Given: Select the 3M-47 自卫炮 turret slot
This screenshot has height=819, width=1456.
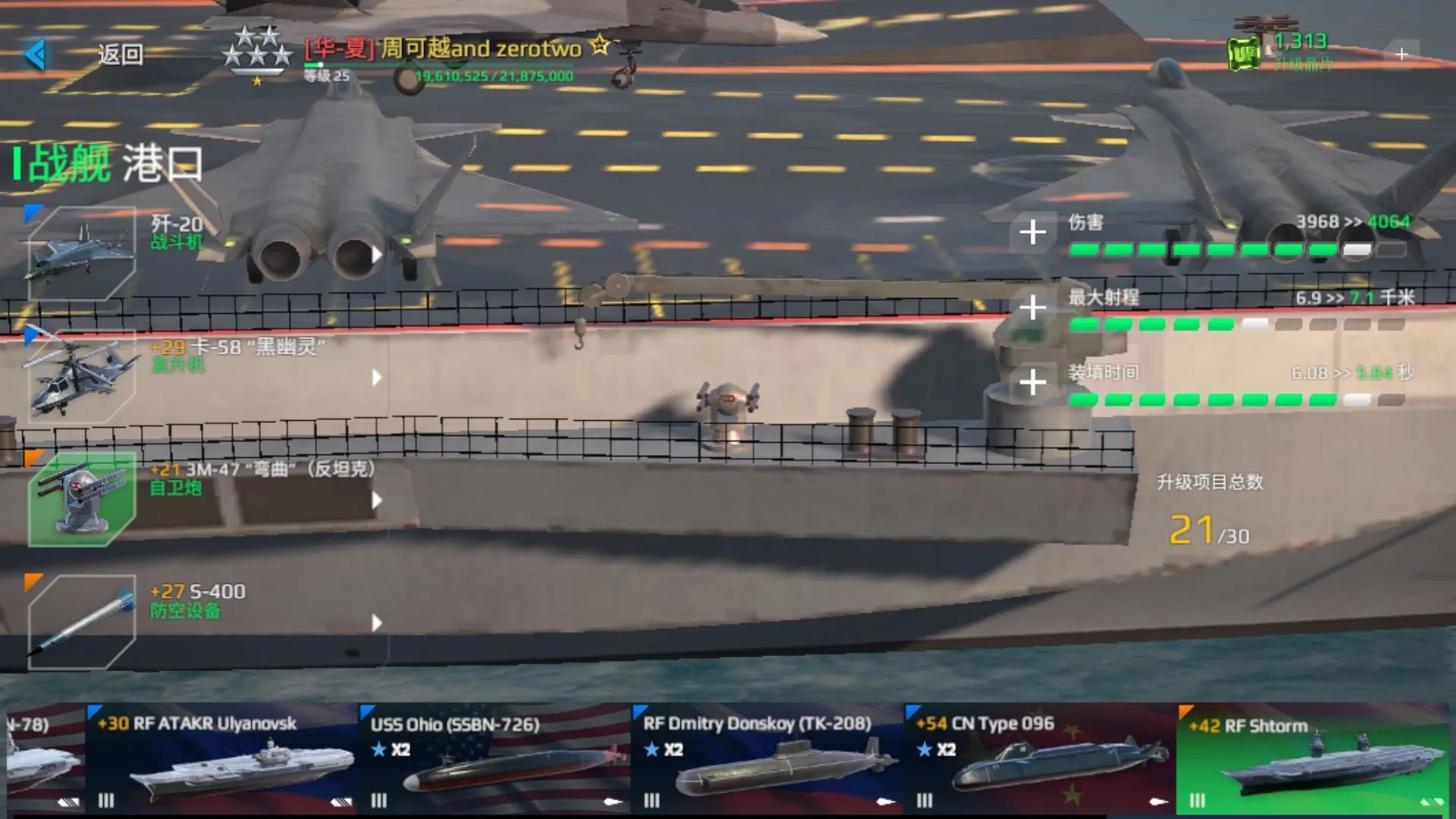Looking at the screenshot, I should (x=82, y=500).
